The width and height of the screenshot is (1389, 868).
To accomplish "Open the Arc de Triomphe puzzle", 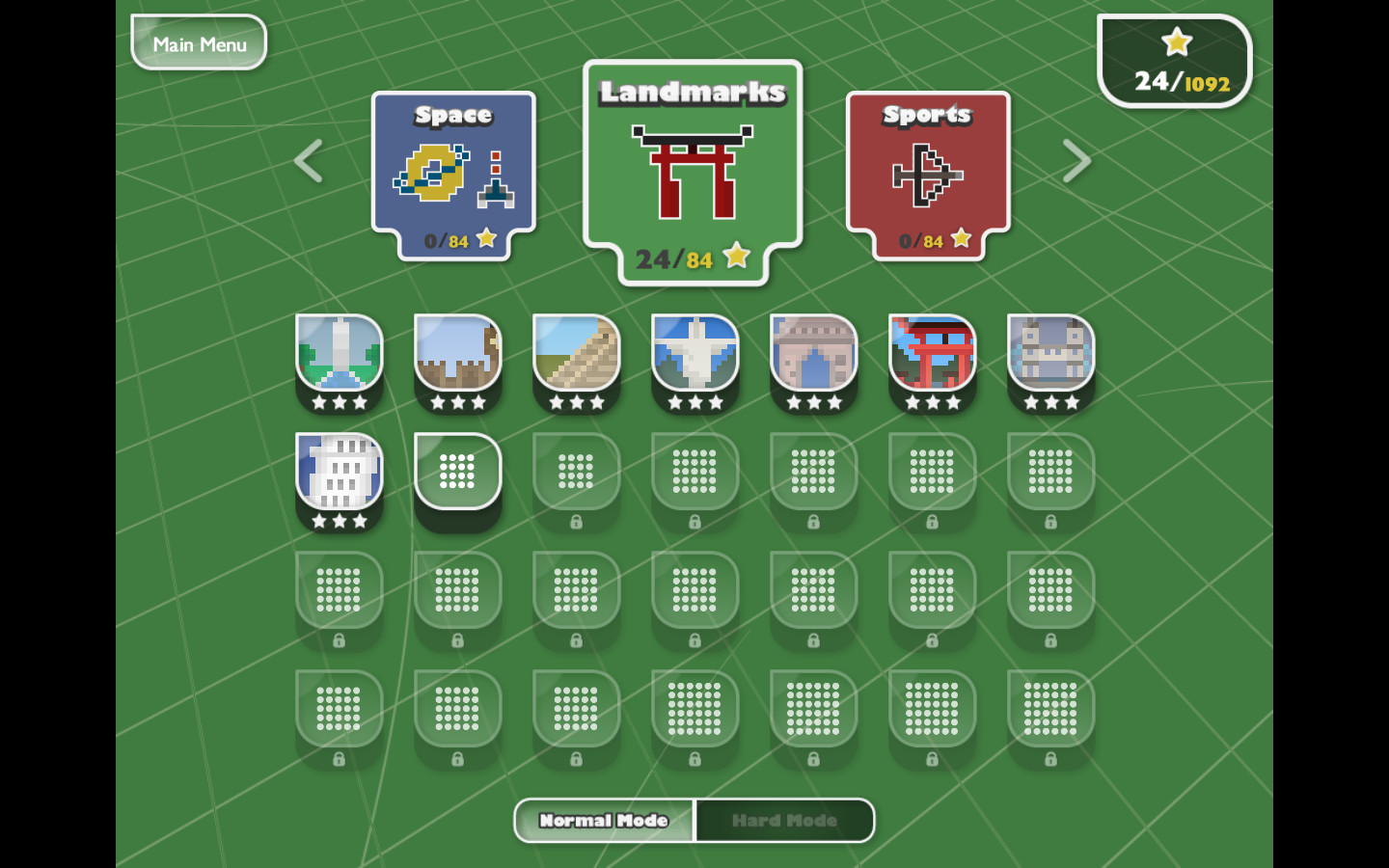I will 813,362.
